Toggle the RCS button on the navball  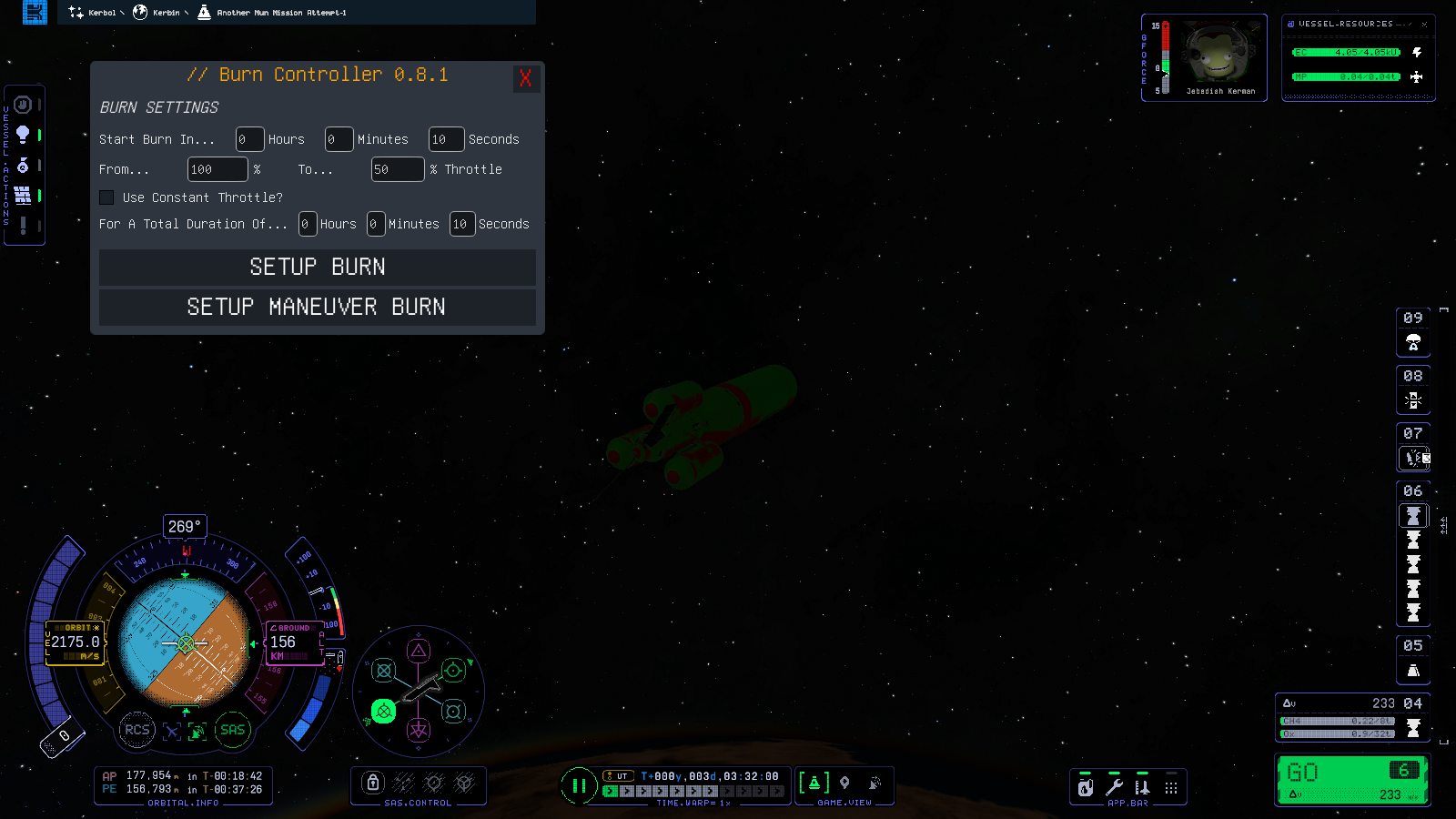[136, 730]
